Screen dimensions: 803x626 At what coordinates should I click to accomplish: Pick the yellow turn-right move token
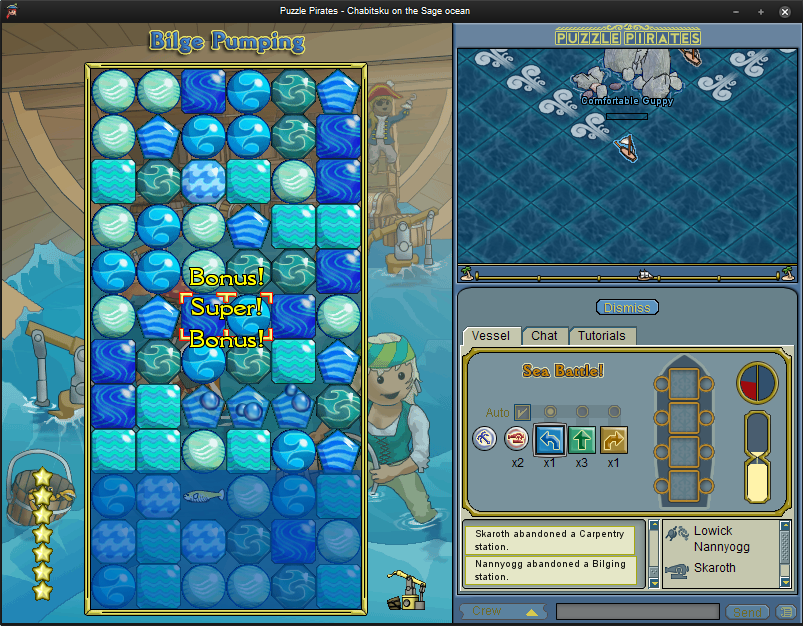pyautogui.click(x=613, y=439)
